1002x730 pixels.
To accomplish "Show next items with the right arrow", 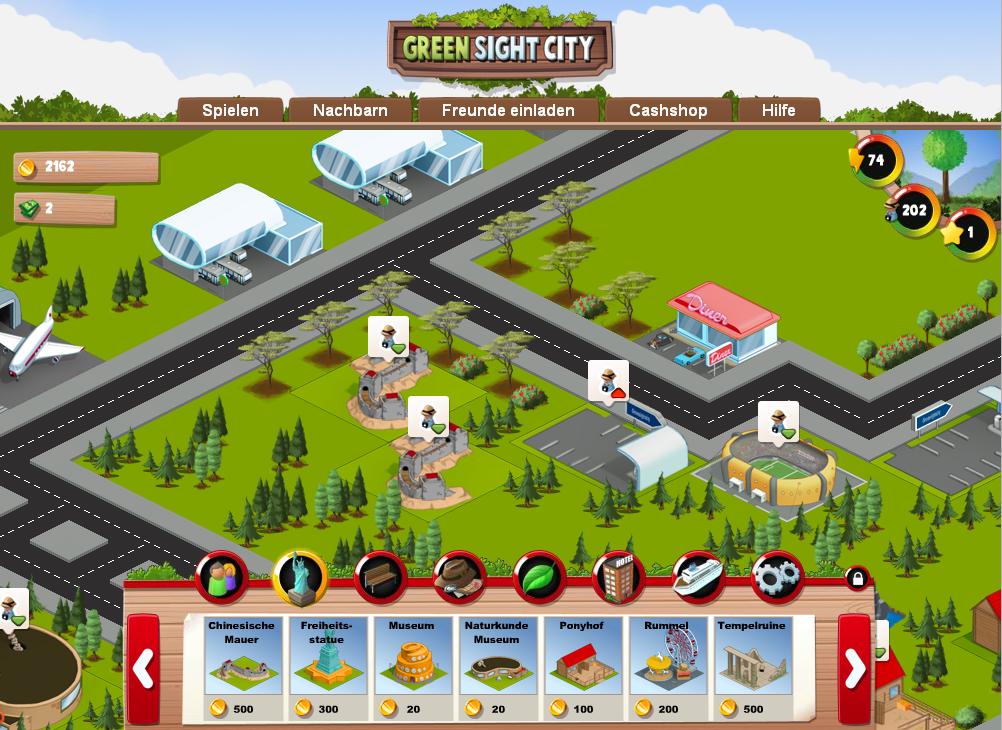I will point(854,669).
